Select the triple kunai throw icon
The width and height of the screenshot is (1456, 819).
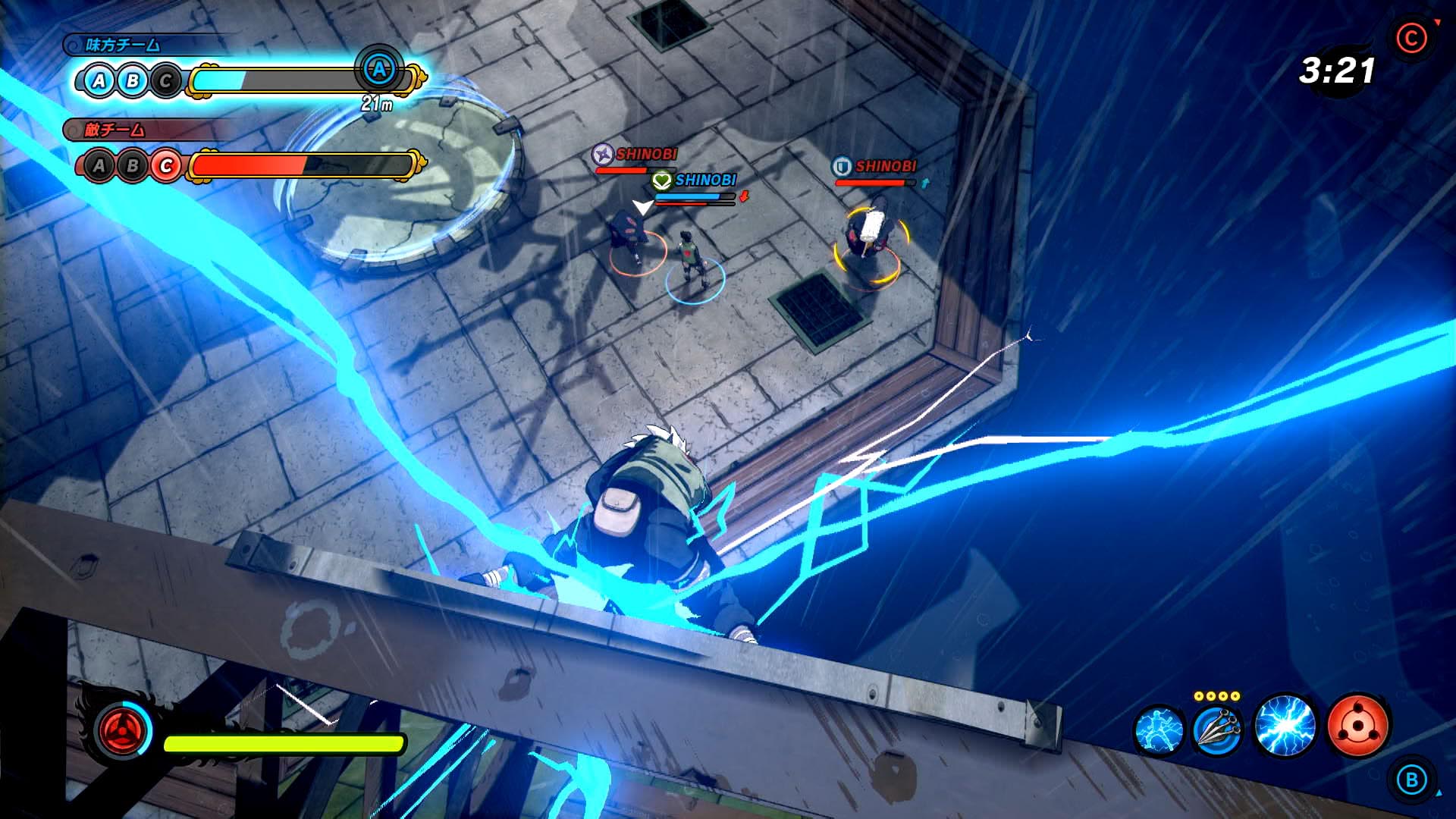point(1219,731)
